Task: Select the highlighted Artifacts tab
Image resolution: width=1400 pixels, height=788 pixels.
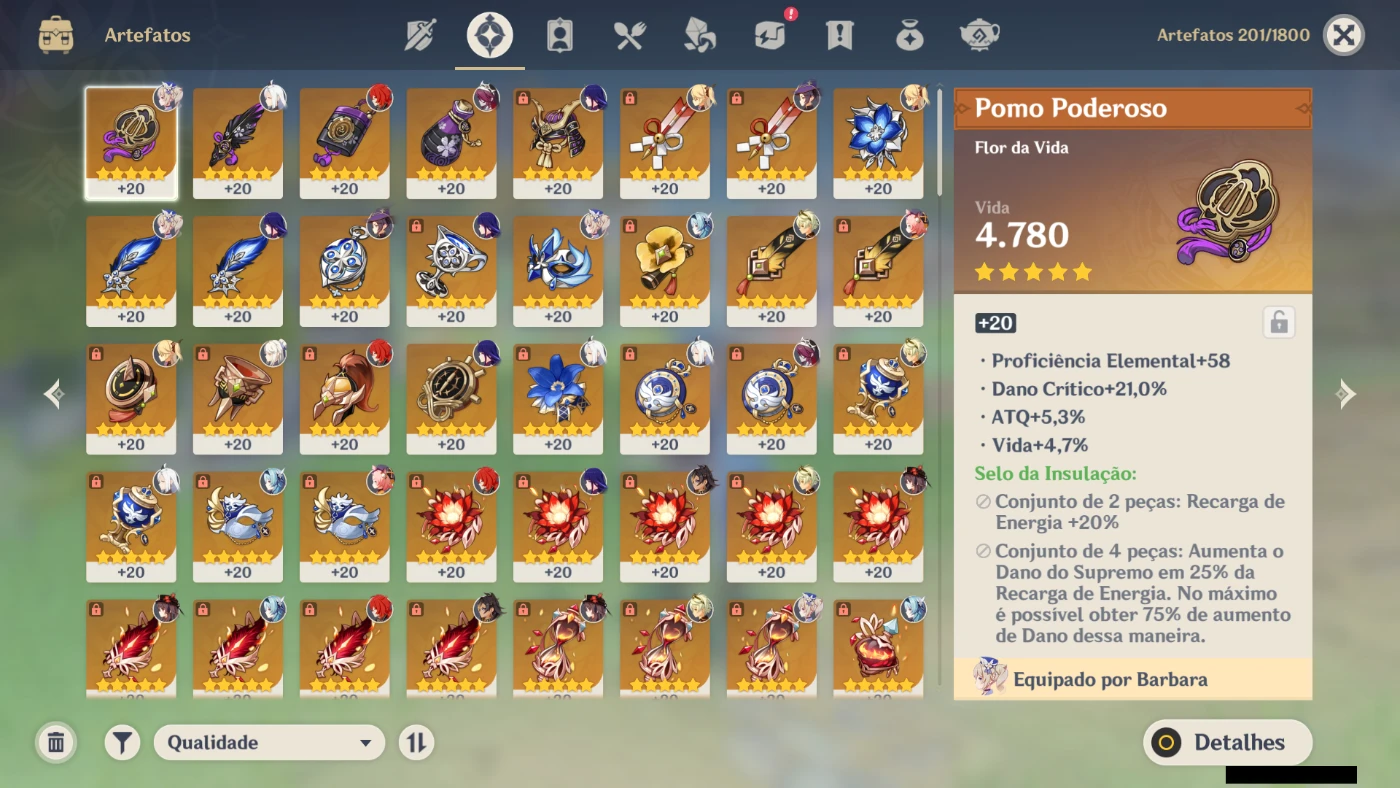Action: pos(487,33)
